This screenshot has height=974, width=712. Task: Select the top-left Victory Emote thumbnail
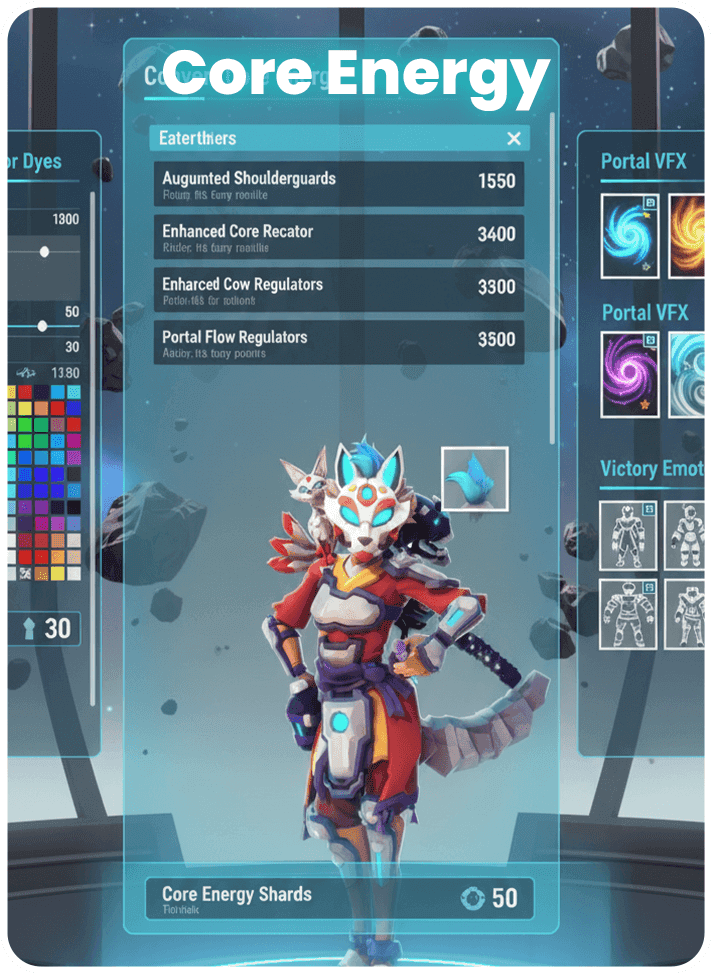click(629, 536)
